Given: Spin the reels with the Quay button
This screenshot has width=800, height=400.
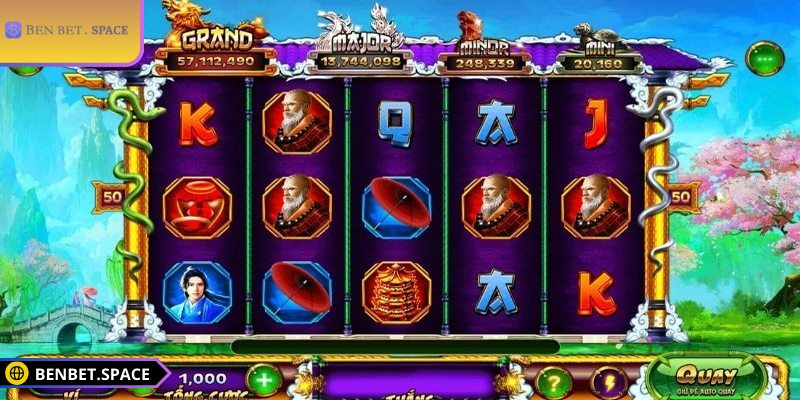Looking at the screenshot, I should pos(707,379).
